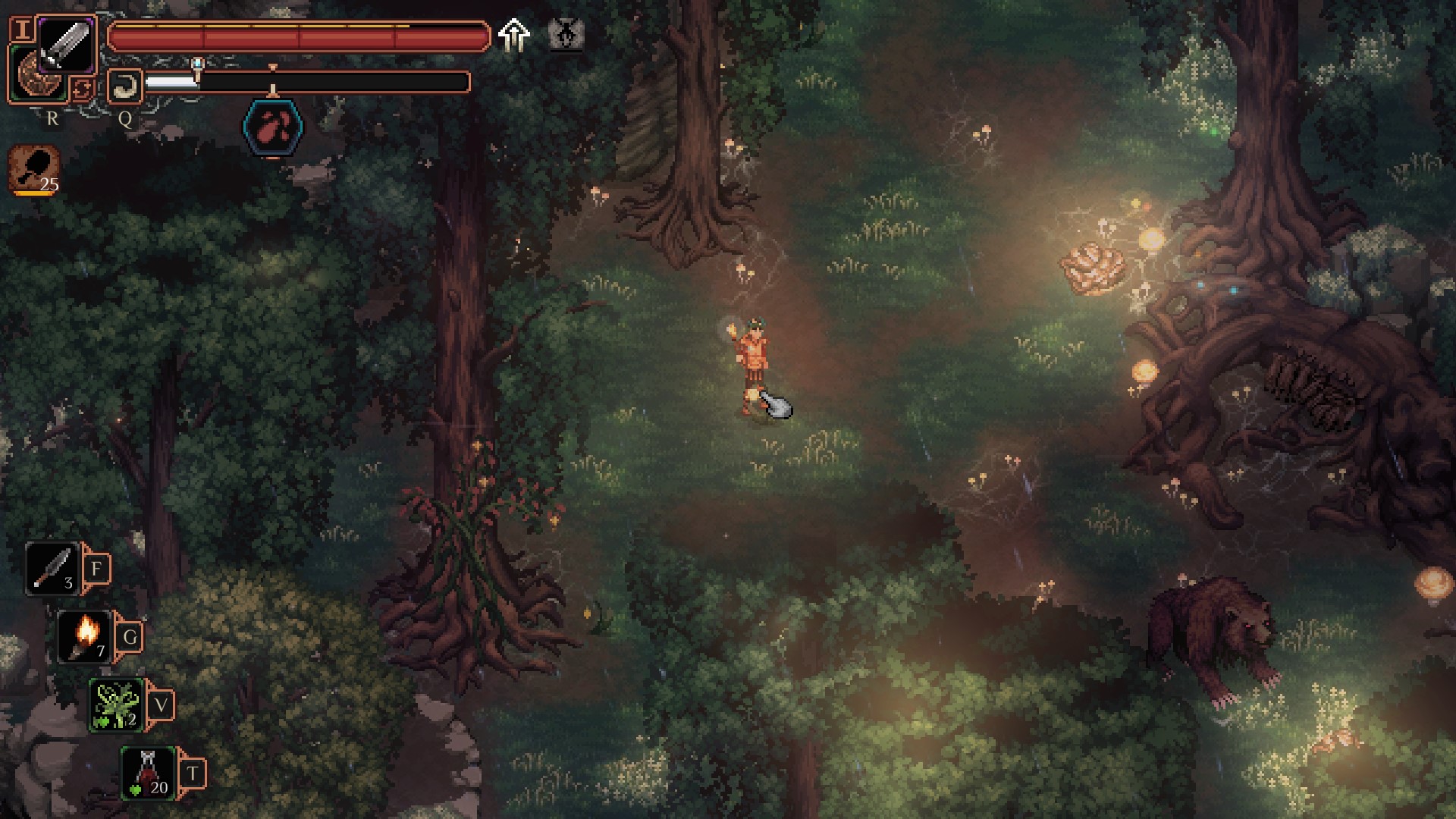The width and height of the screenshot is (1456, 819).
Task: Use the green herb quick slot
Action: click(x=116, y=705)
